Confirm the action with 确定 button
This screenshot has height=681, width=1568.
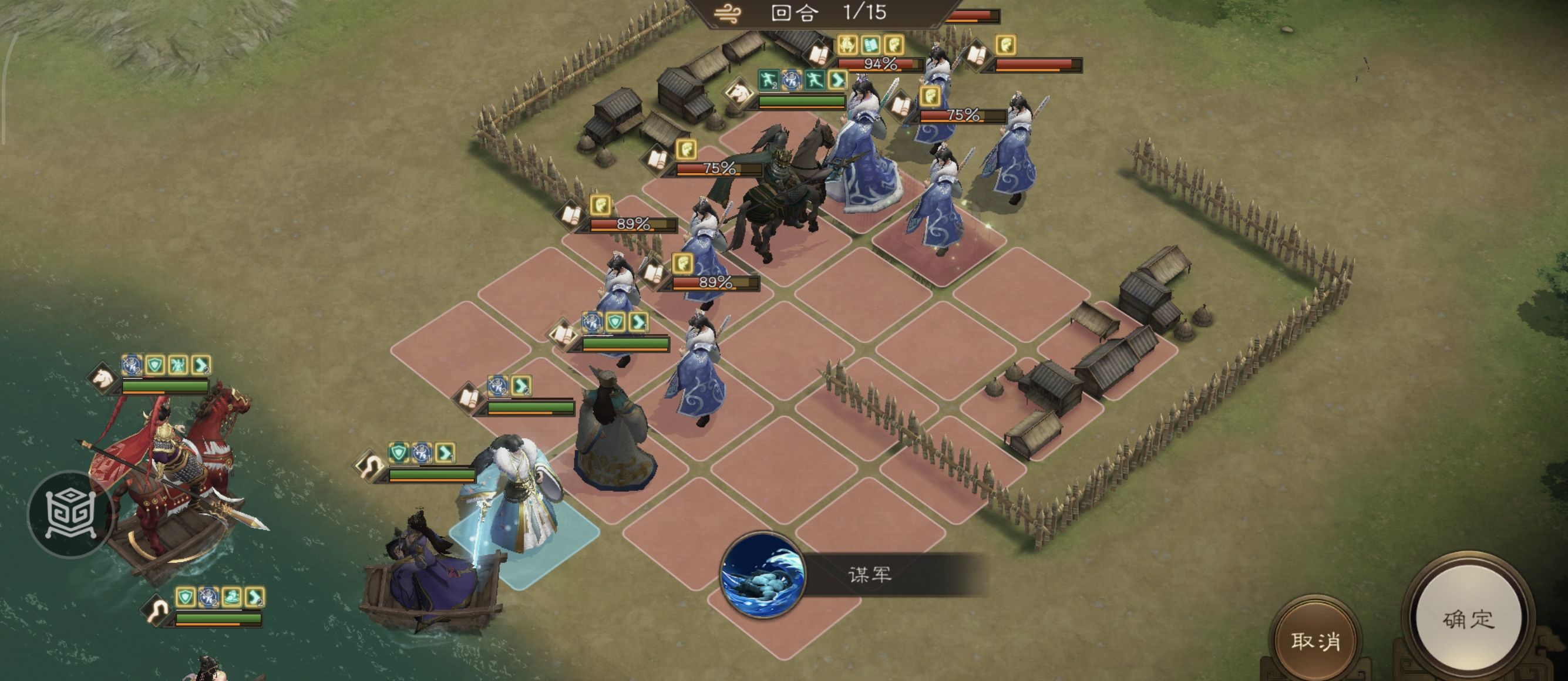1468,619
